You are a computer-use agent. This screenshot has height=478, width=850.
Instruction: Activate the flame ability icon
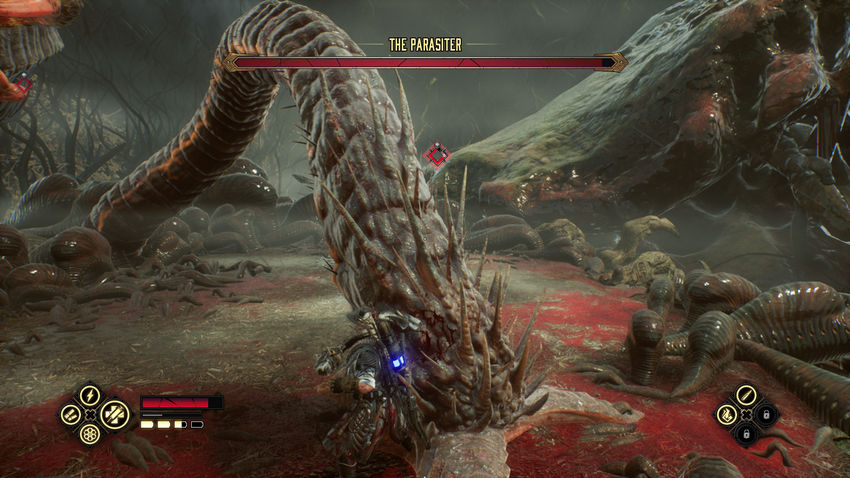pos(725,414)
